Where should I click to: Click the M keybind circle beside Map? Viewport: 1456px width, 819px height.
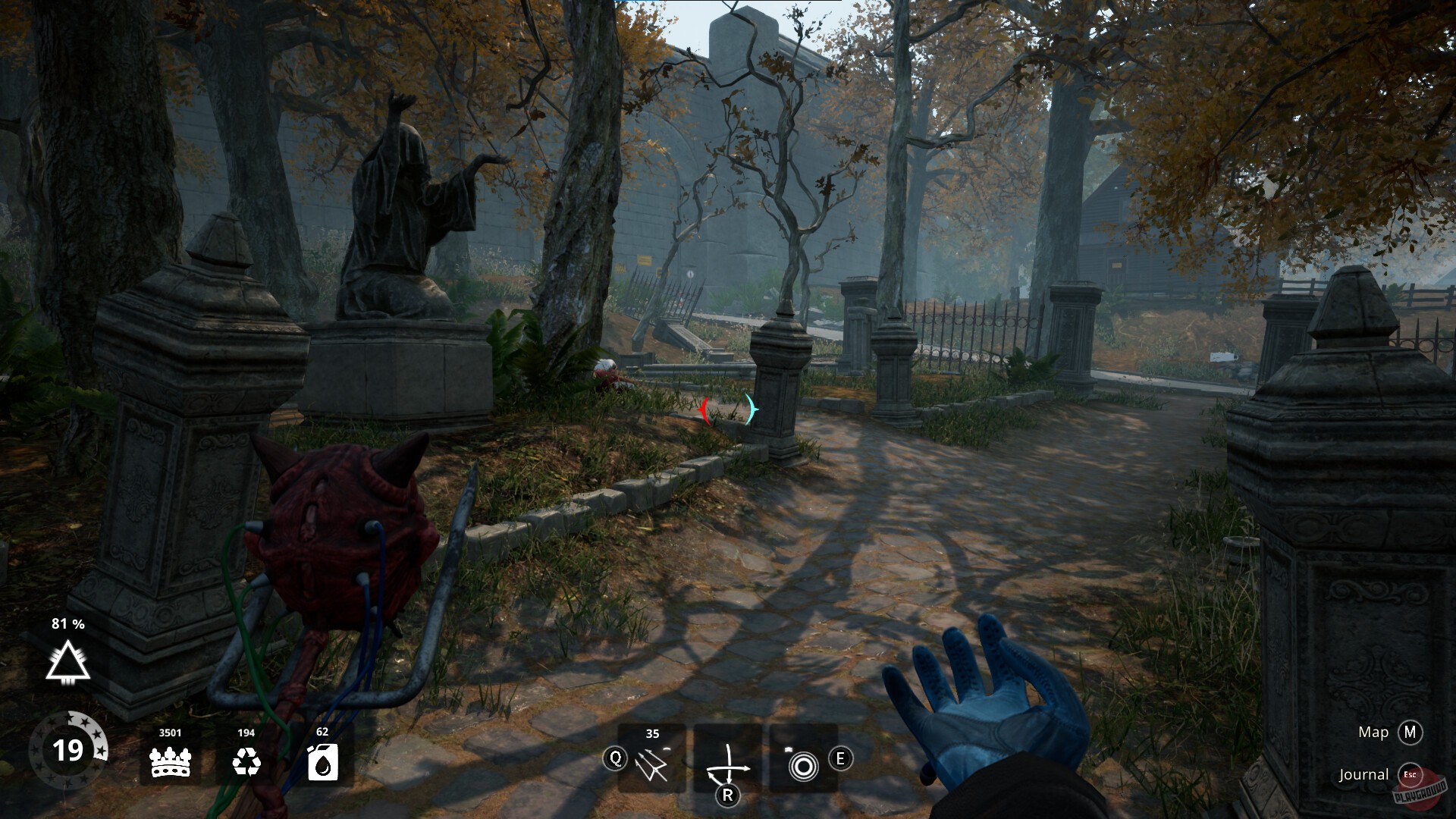tap(1411, 733)
